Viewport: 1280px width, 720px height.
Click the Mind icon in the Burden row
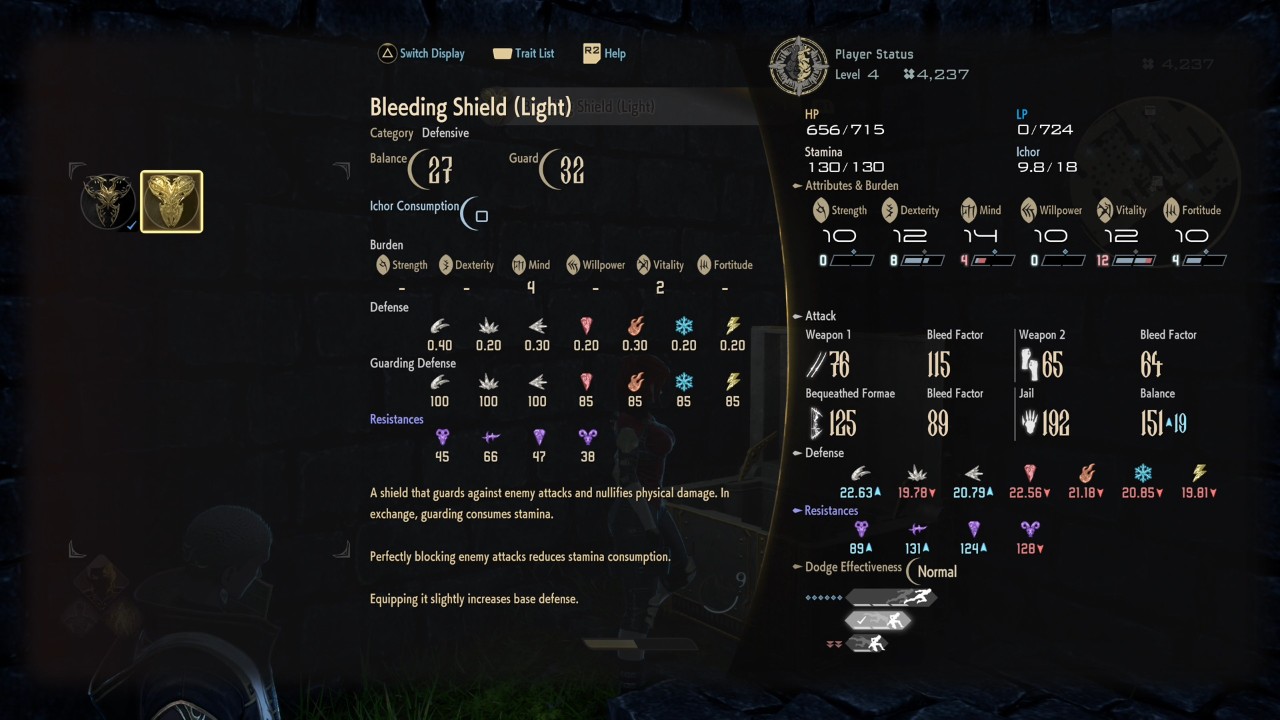point(521,264)
